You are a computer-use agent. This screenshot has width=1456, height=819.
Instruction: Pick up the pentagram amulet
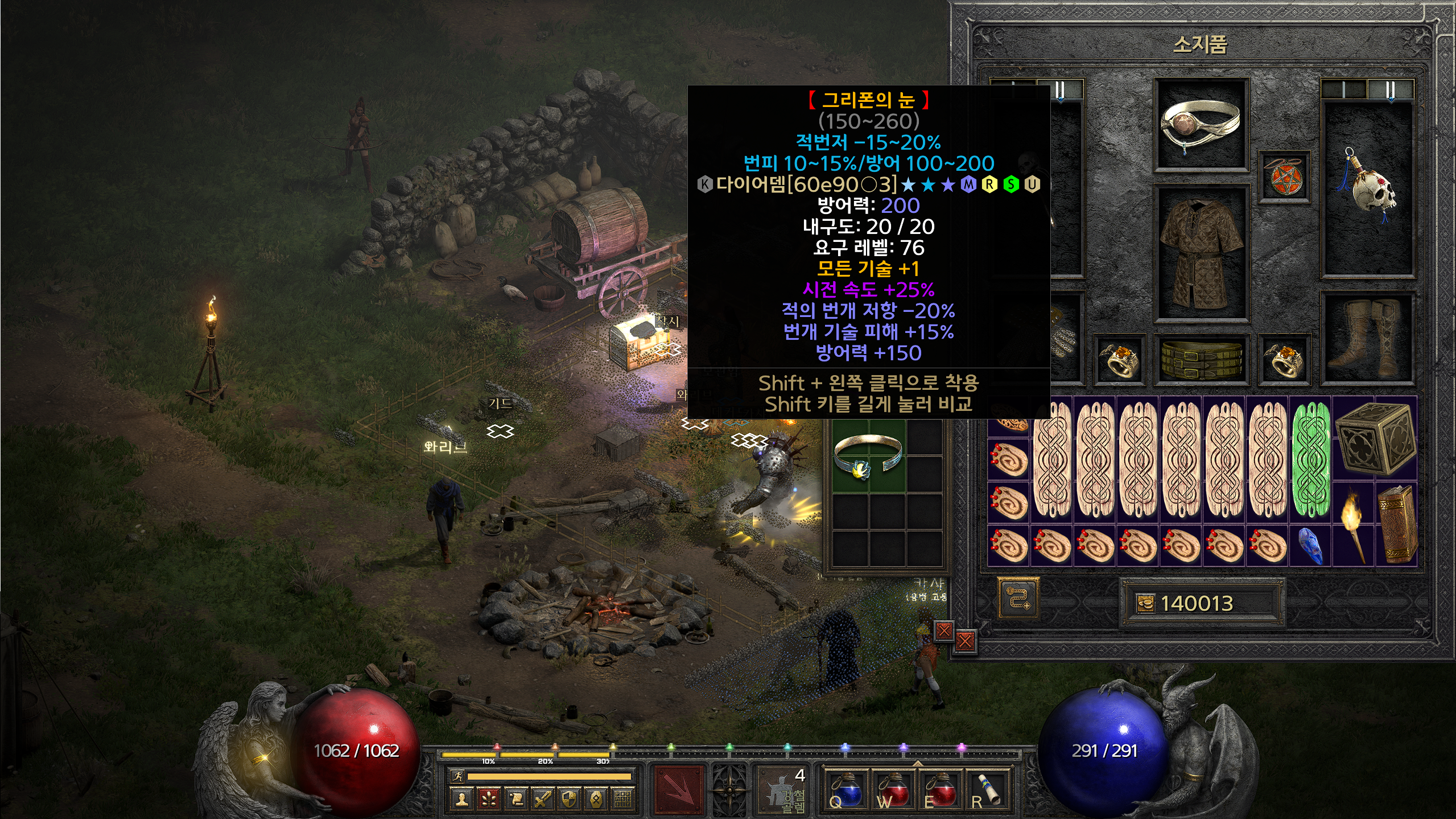[x=1284, y=176]
